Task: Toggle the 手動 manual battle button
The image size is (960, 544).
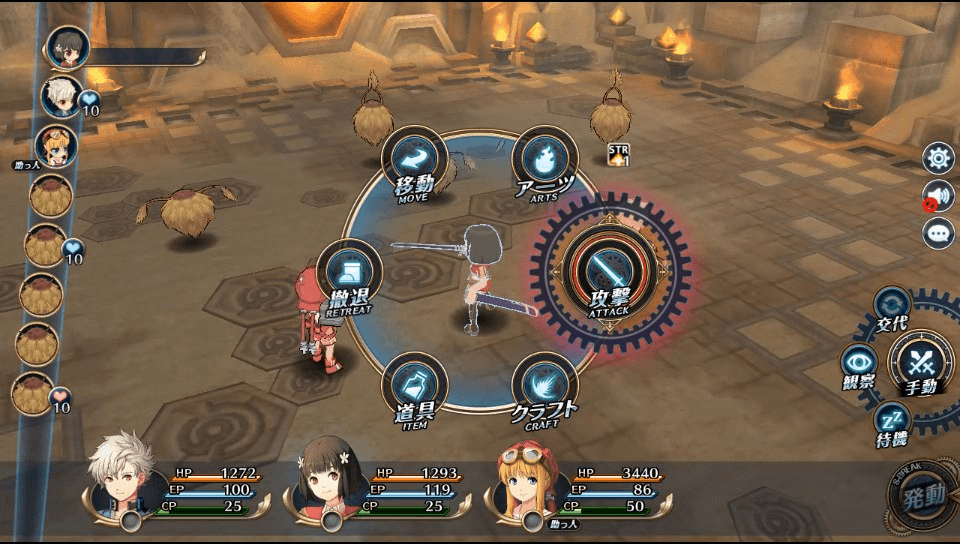Action: (x=922, y=362)
